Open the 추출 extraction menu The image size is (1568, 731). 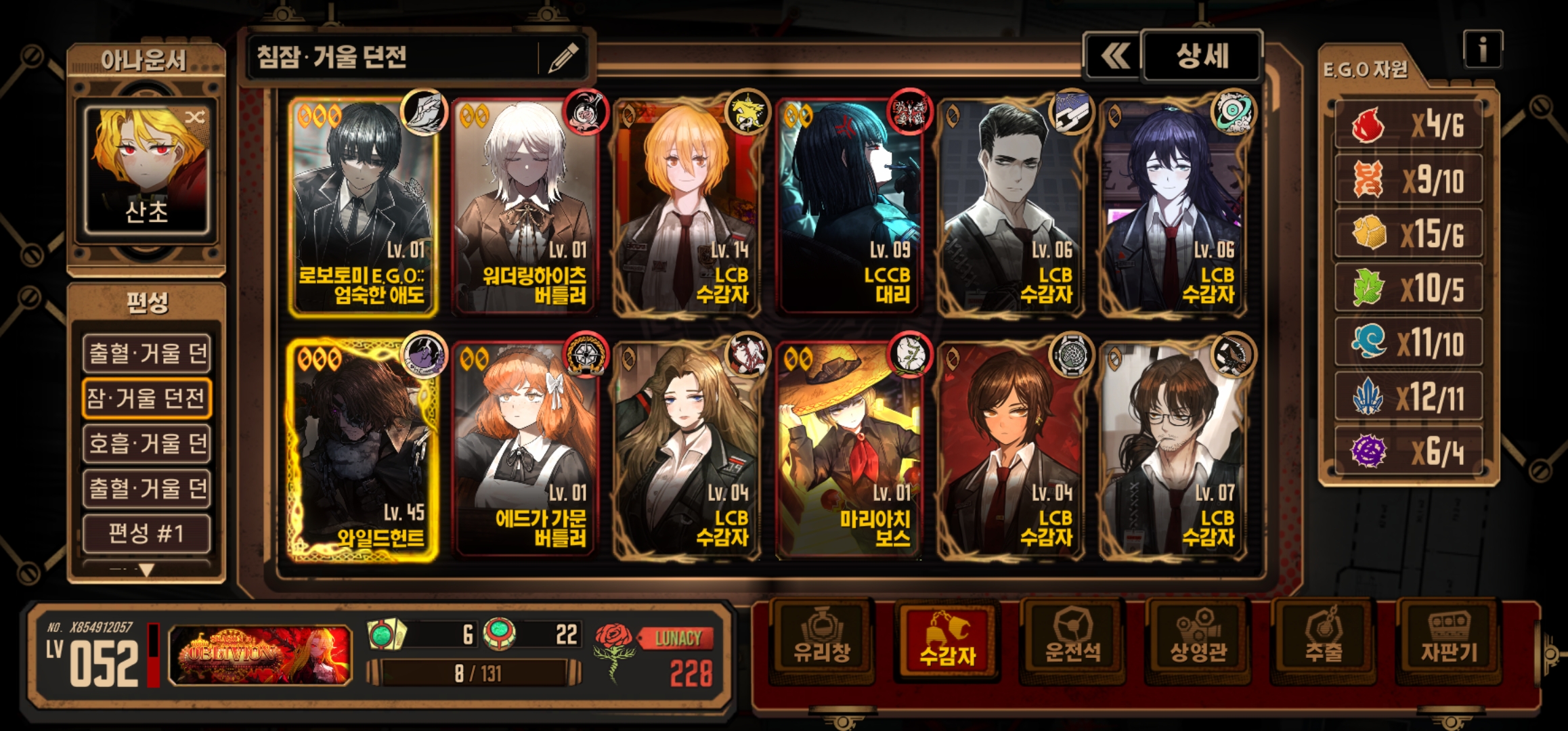pos(1324,638)
